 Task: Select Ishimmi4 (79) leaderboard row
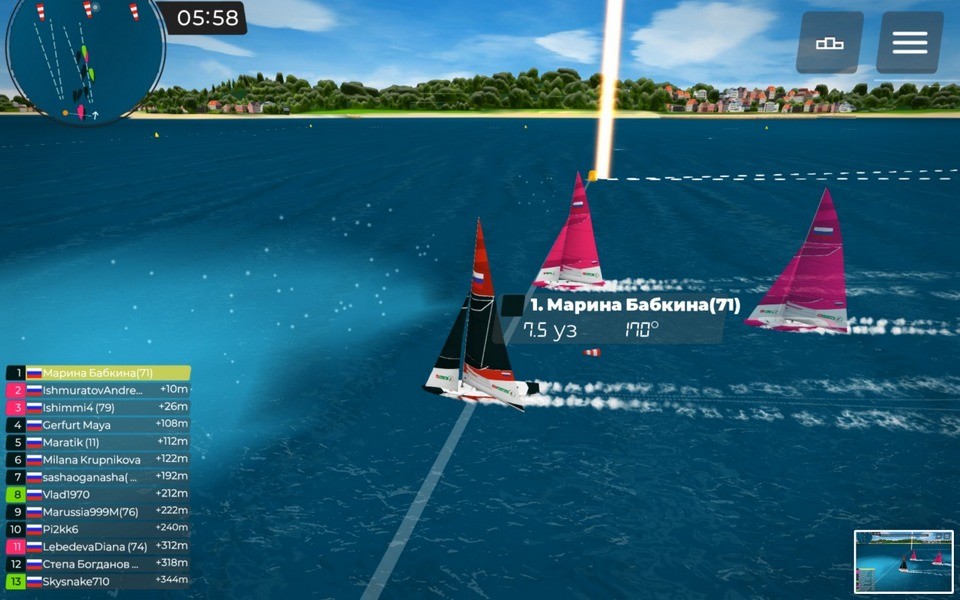(x=98, y=407)
